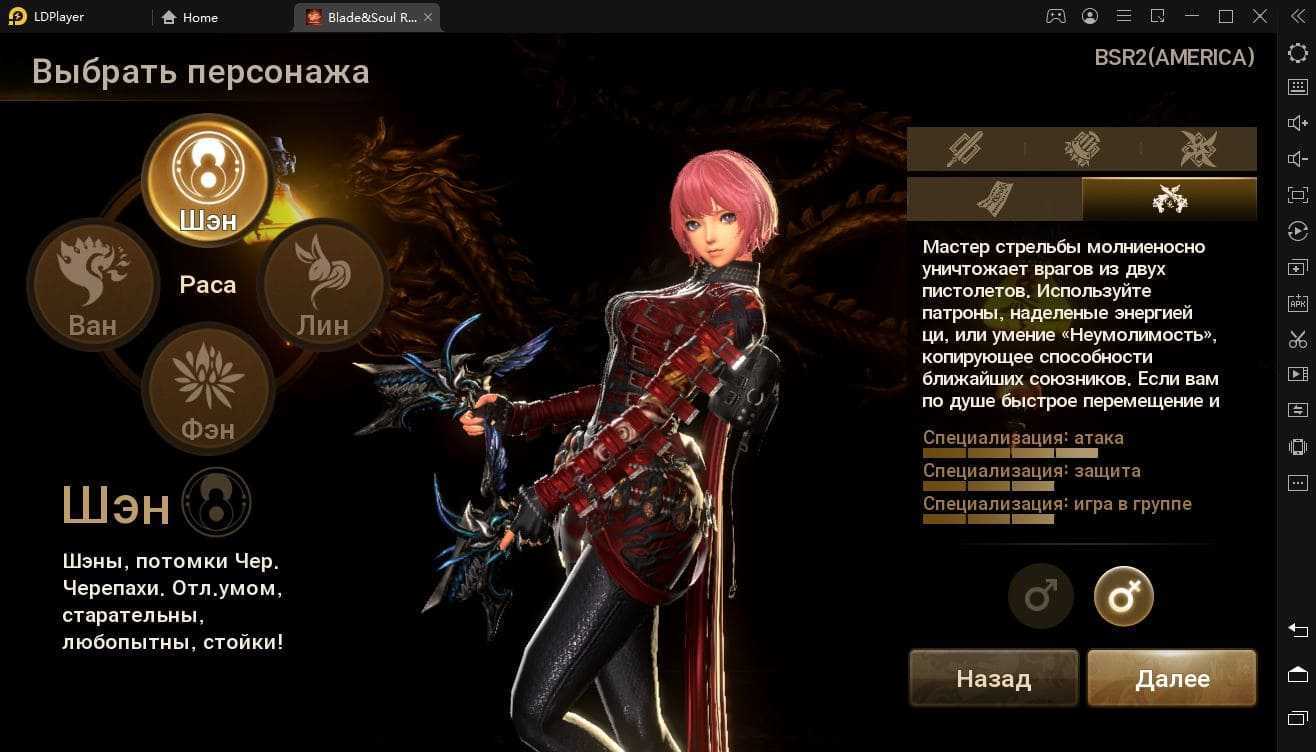
Task: Install an APK via the sidebar icon
Action: tap(1297, 303)
